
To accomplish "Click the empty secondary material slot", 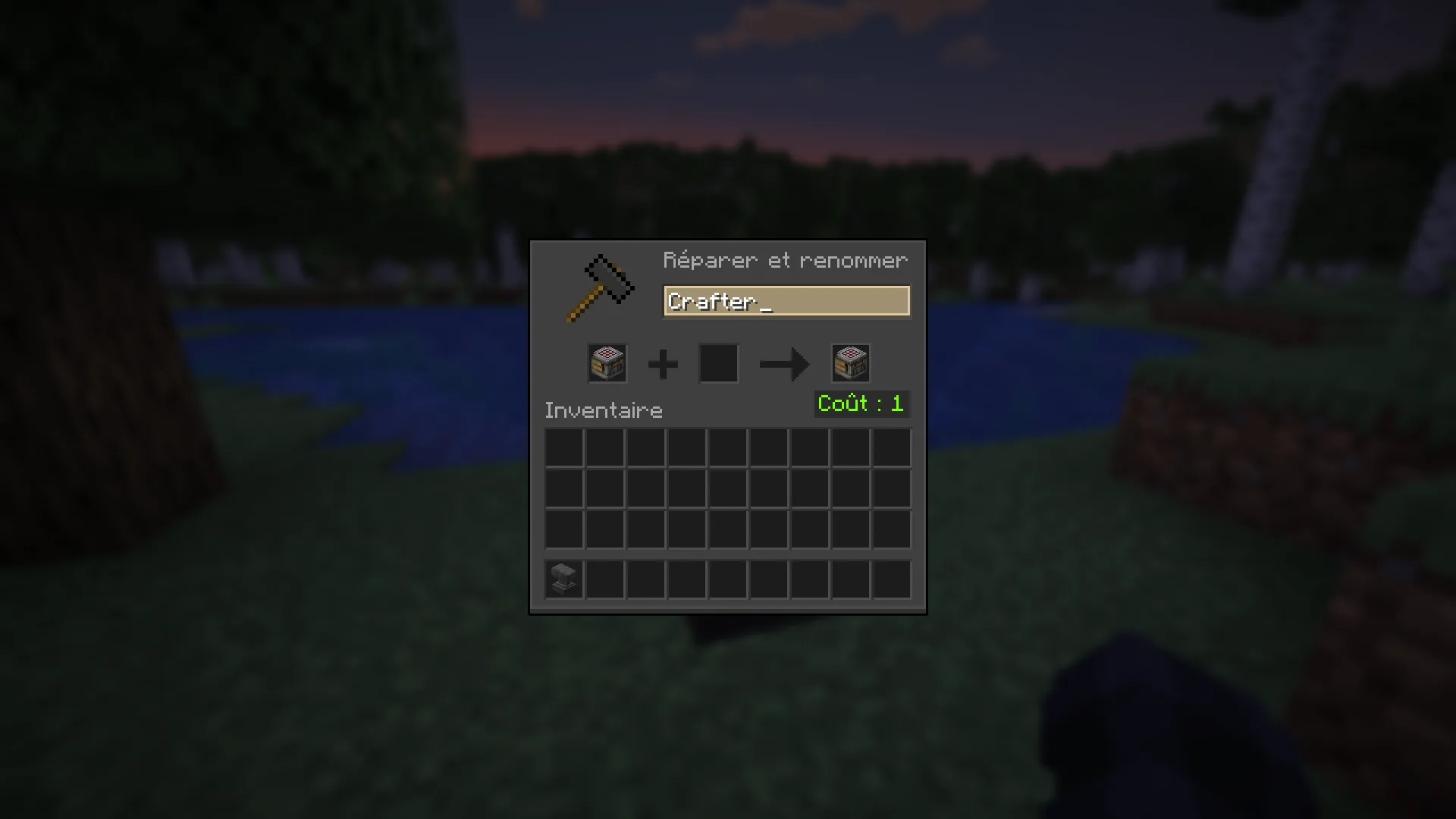I will click(x=717, y=363).
